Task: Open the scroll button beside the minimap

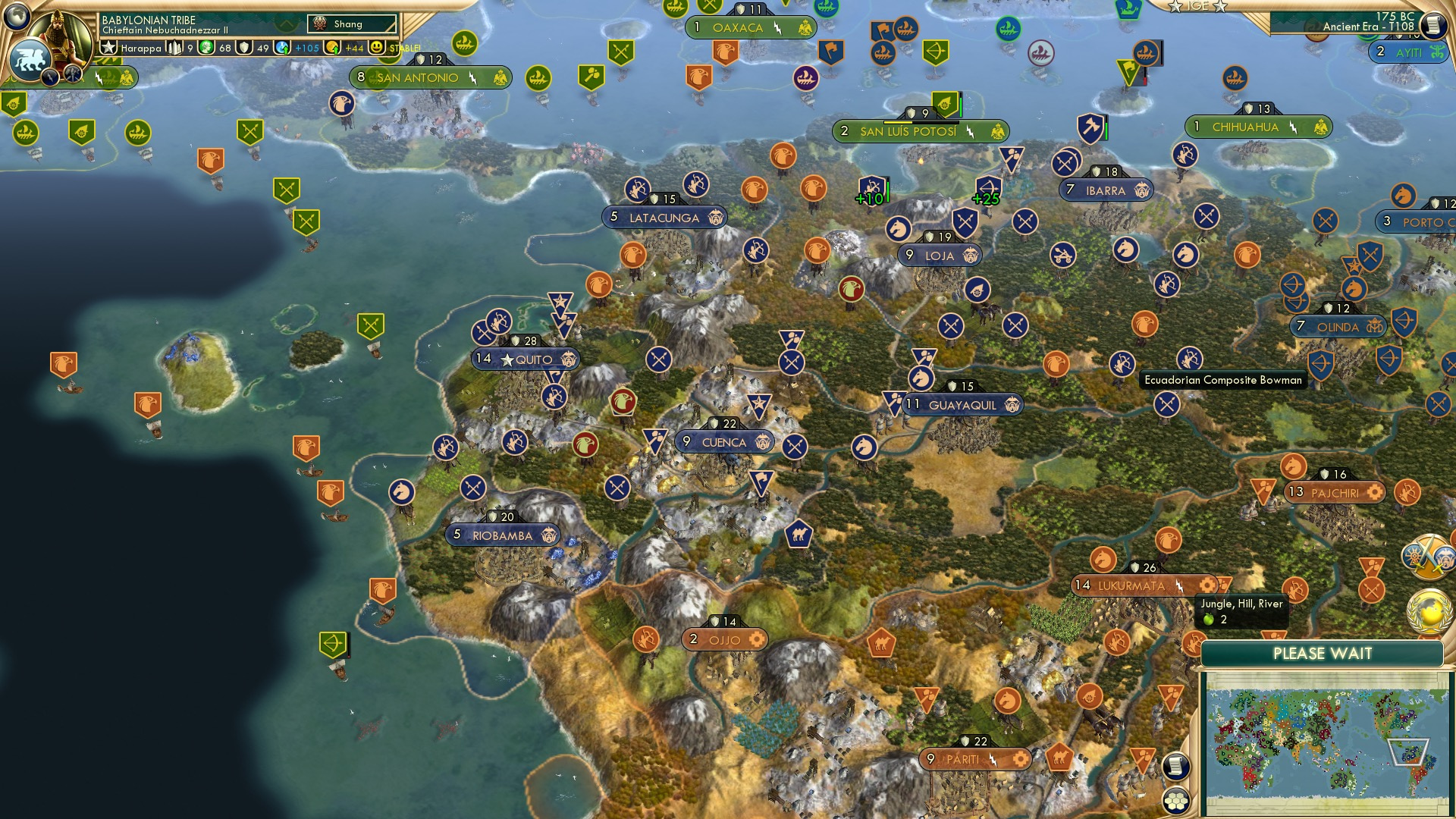Action: click(1175, 766)
